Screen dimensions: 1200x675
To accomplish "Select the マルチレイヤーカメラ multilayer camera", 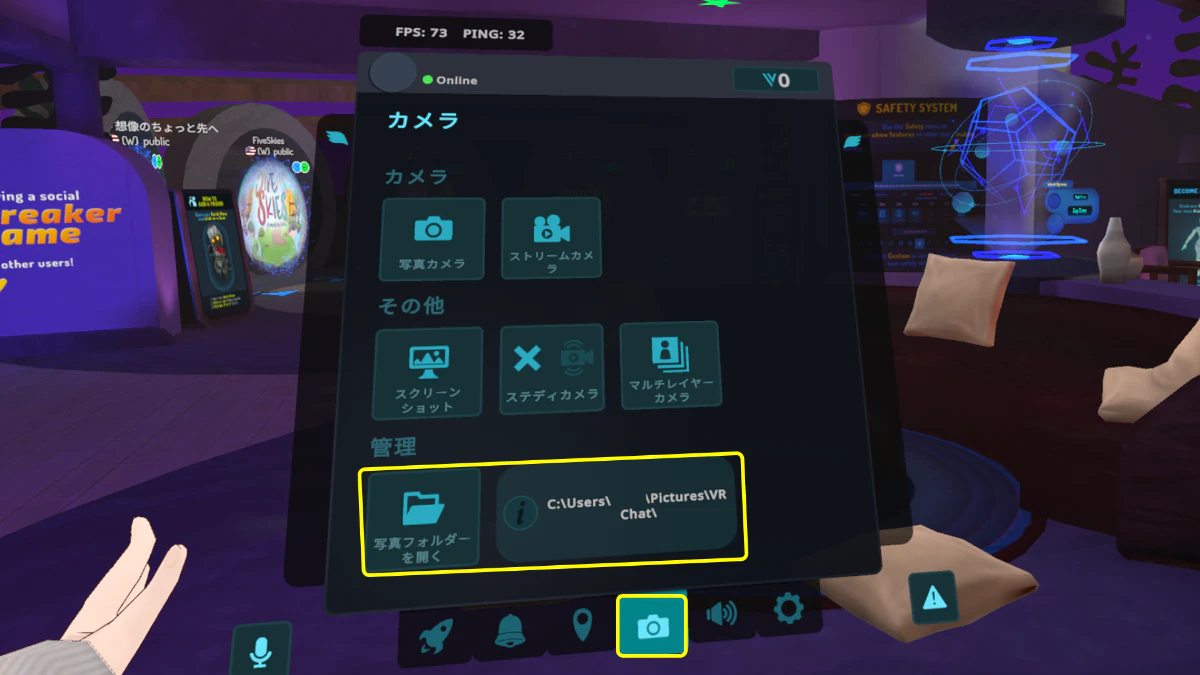I will pos(670,365).
